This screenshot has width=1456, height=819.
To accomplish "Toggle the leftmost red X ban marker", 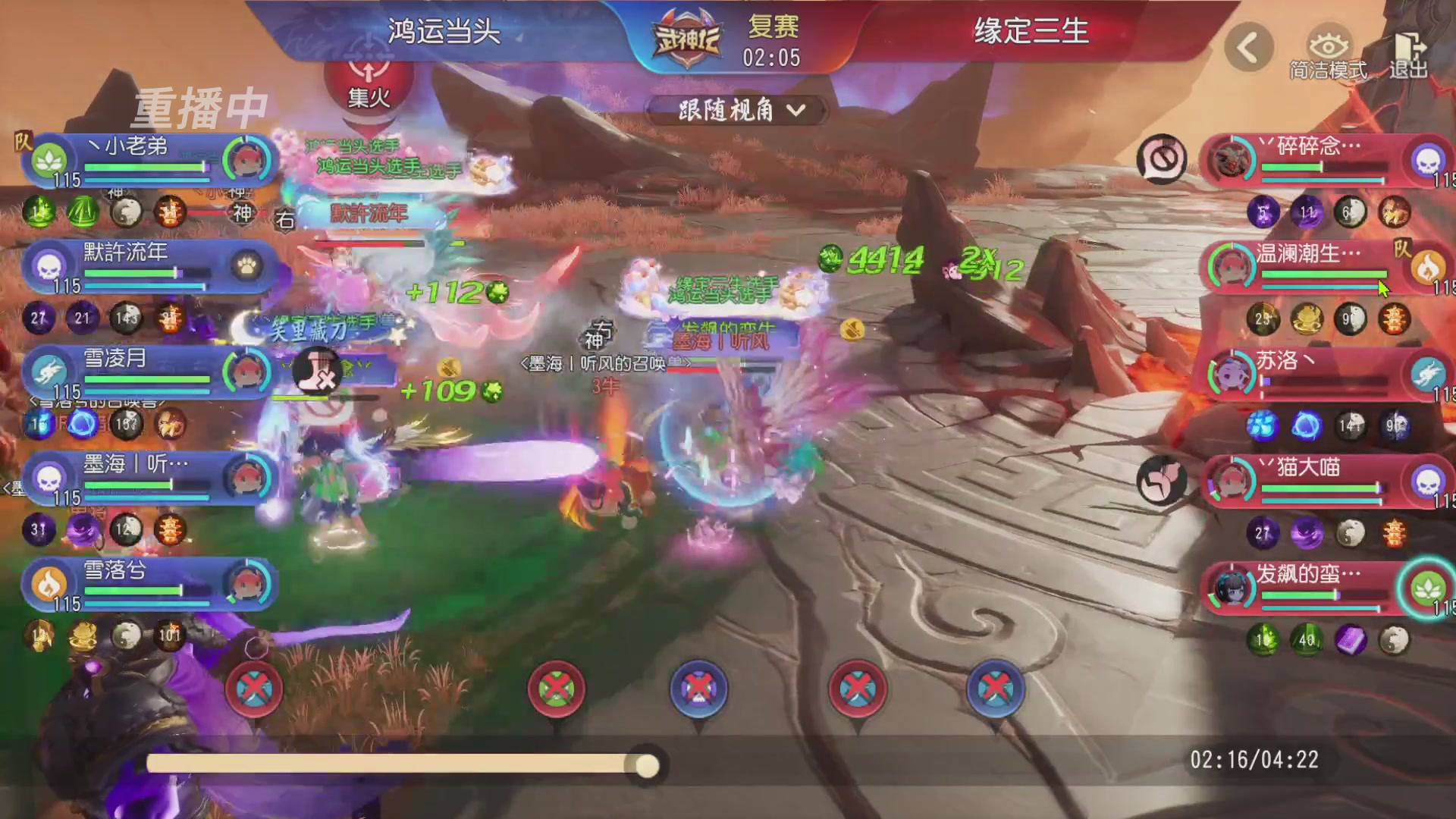I will [255, 689].
